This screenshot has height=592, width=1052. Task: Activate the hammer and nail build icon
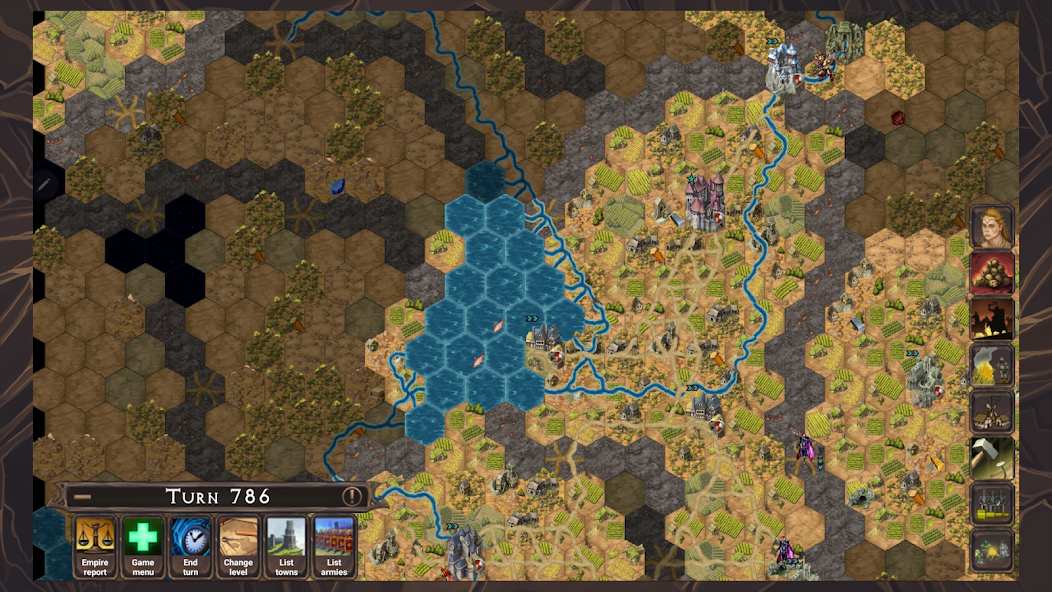click(x=992, y=458)
